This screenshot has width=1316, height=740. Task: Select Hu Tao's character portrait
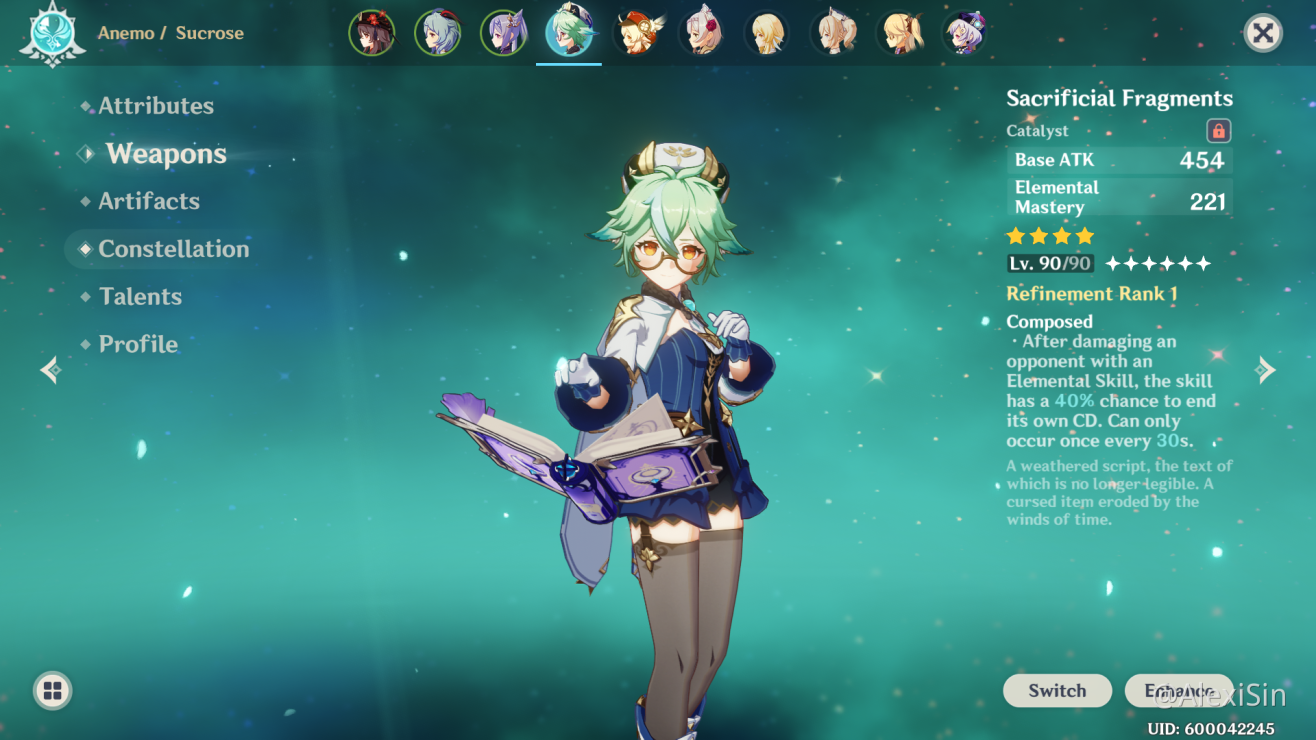(x=372, y=32)
